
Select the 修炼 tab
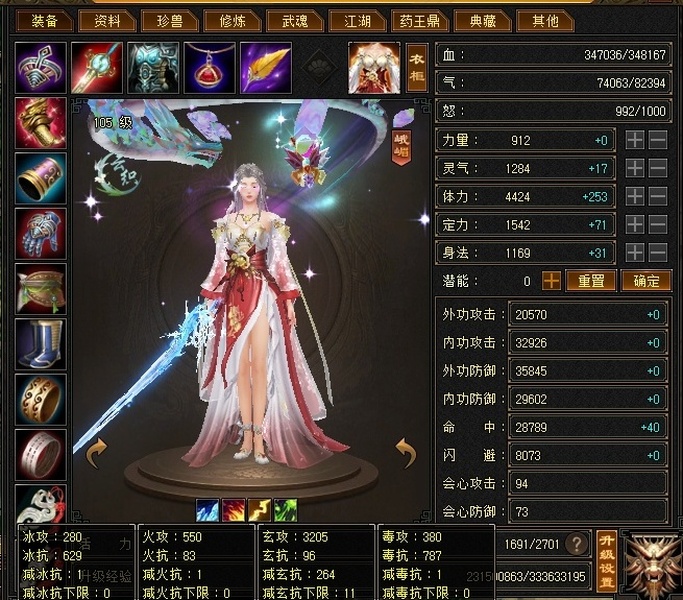pos(231,20)
